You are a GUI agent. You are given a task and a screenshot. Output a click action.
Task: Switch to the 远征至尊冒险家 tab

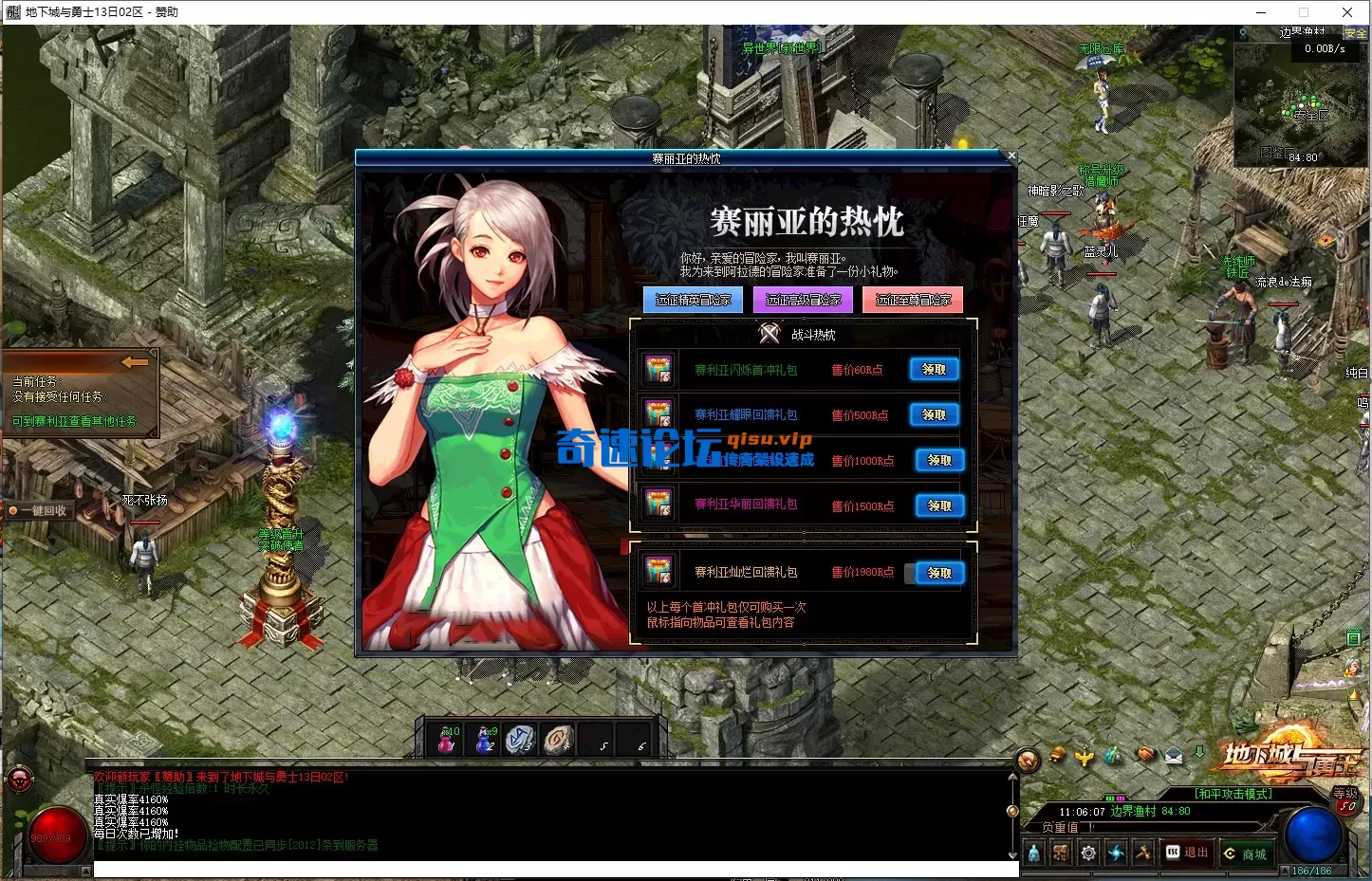click(x=912, y=300)
